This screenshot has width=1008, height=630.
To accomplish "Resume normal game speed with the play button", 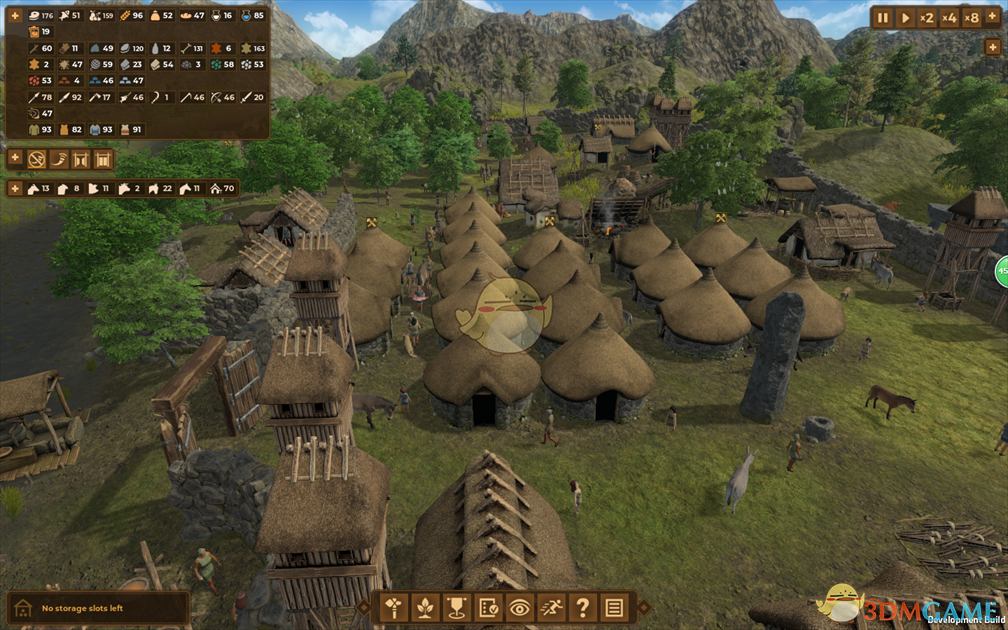I will [905, 17].
